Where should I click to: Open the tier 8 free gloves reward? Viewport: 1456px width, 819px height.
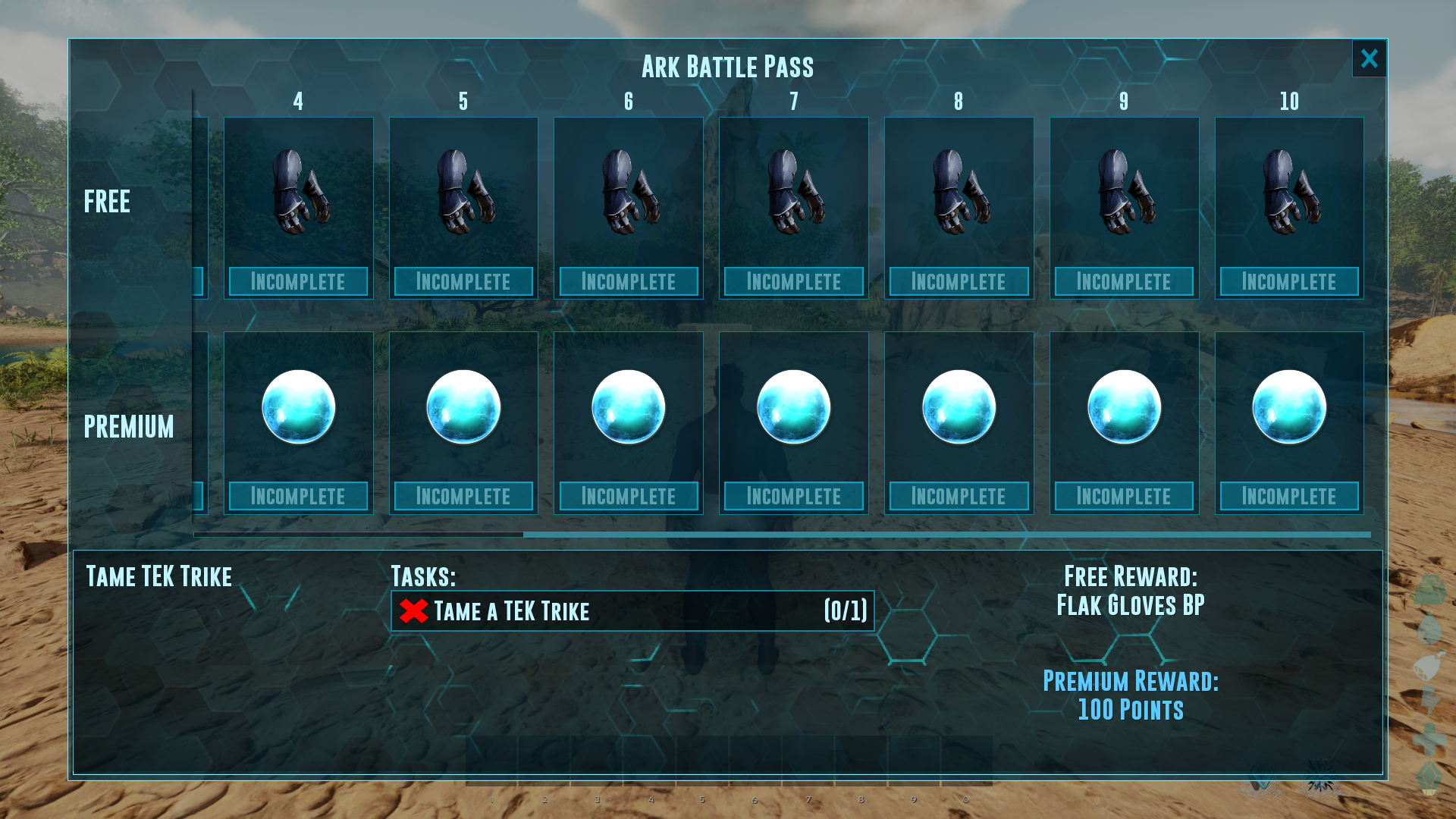pos(959,192)
